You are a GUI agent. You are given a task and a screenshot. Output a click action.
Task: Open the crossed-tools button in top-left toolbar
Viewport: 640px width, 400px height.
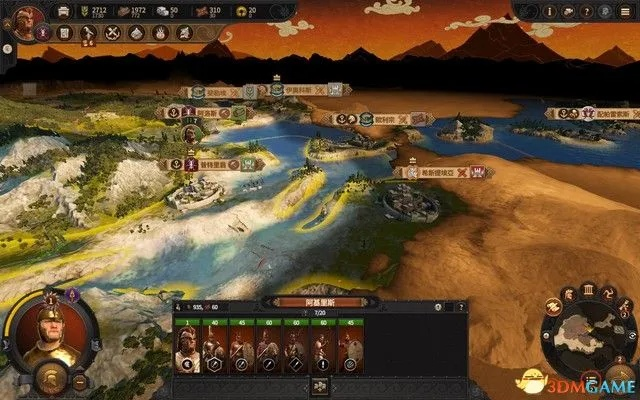pyautogui.click(x=112, y=32)
